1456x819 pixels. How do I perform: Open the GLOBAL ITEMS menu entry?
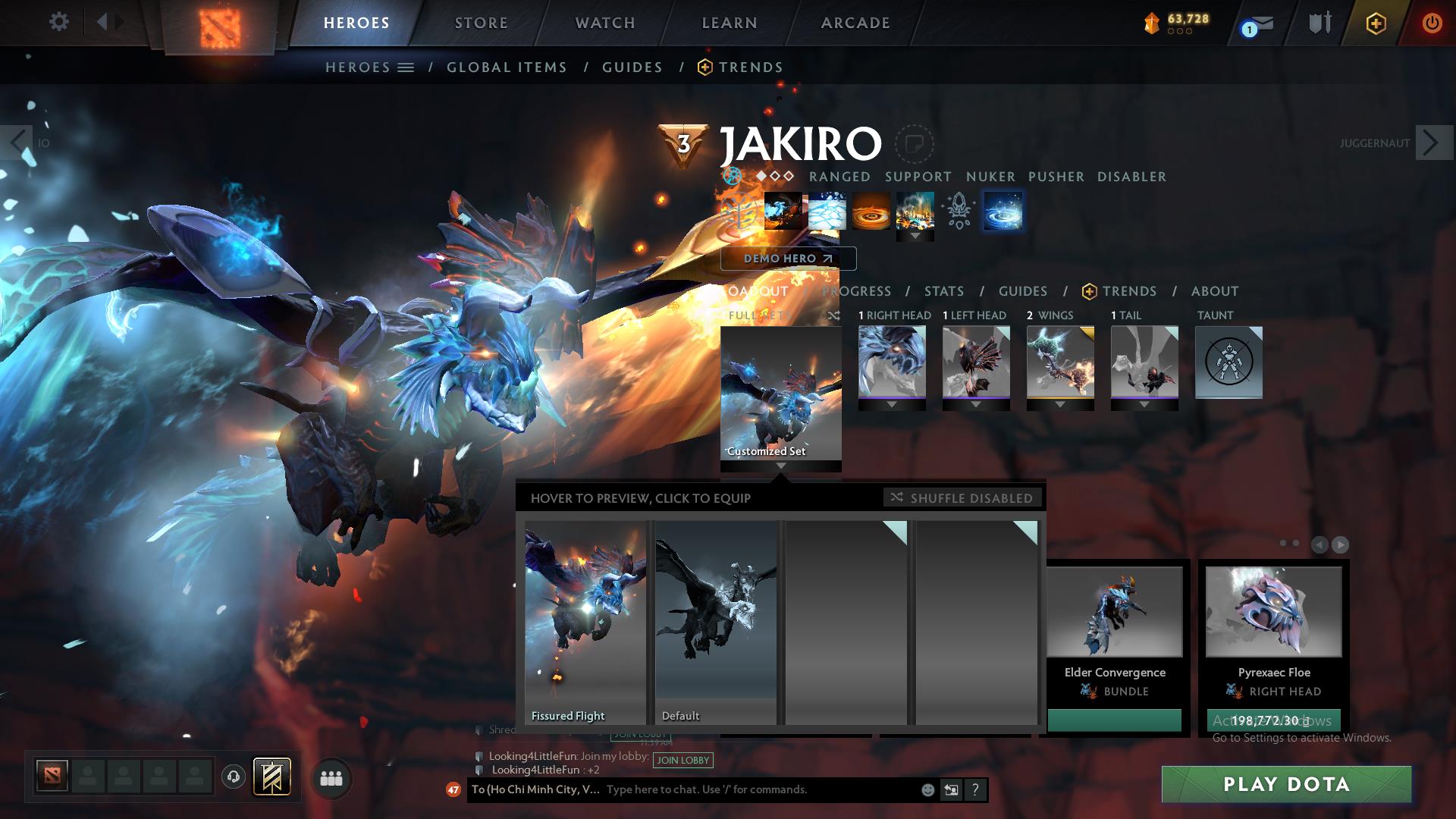(507, 67)
